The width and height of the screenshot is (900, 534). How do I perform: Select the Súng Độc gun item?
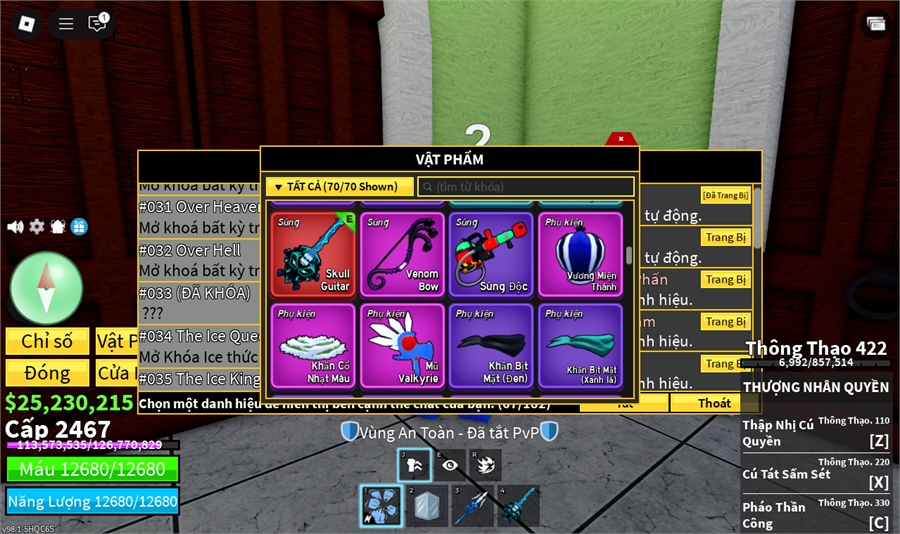pyautogui.click(x=491, y=254)
